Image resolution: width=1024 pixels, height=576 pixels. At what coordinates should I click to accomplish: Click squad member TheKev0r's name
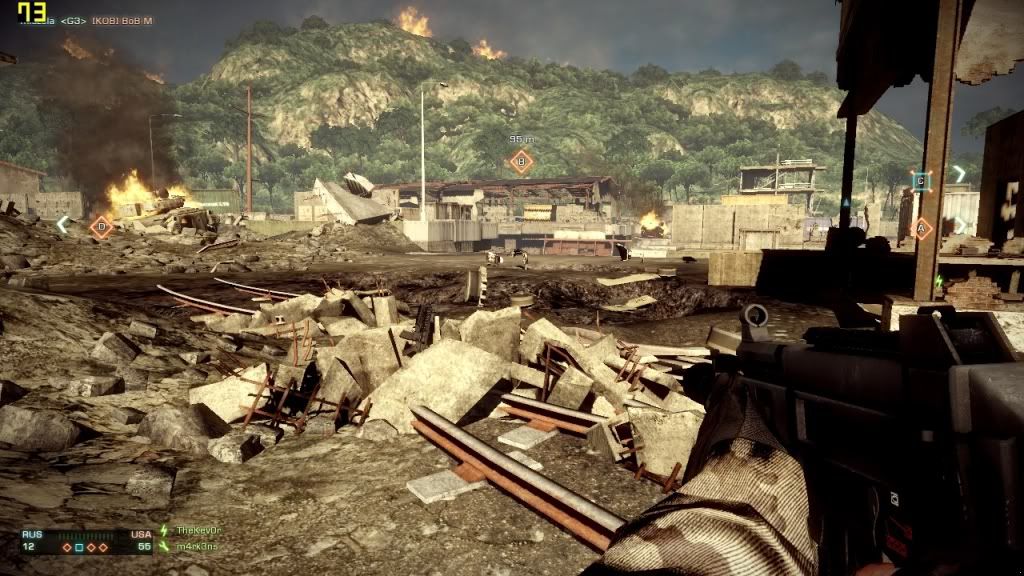197,530
